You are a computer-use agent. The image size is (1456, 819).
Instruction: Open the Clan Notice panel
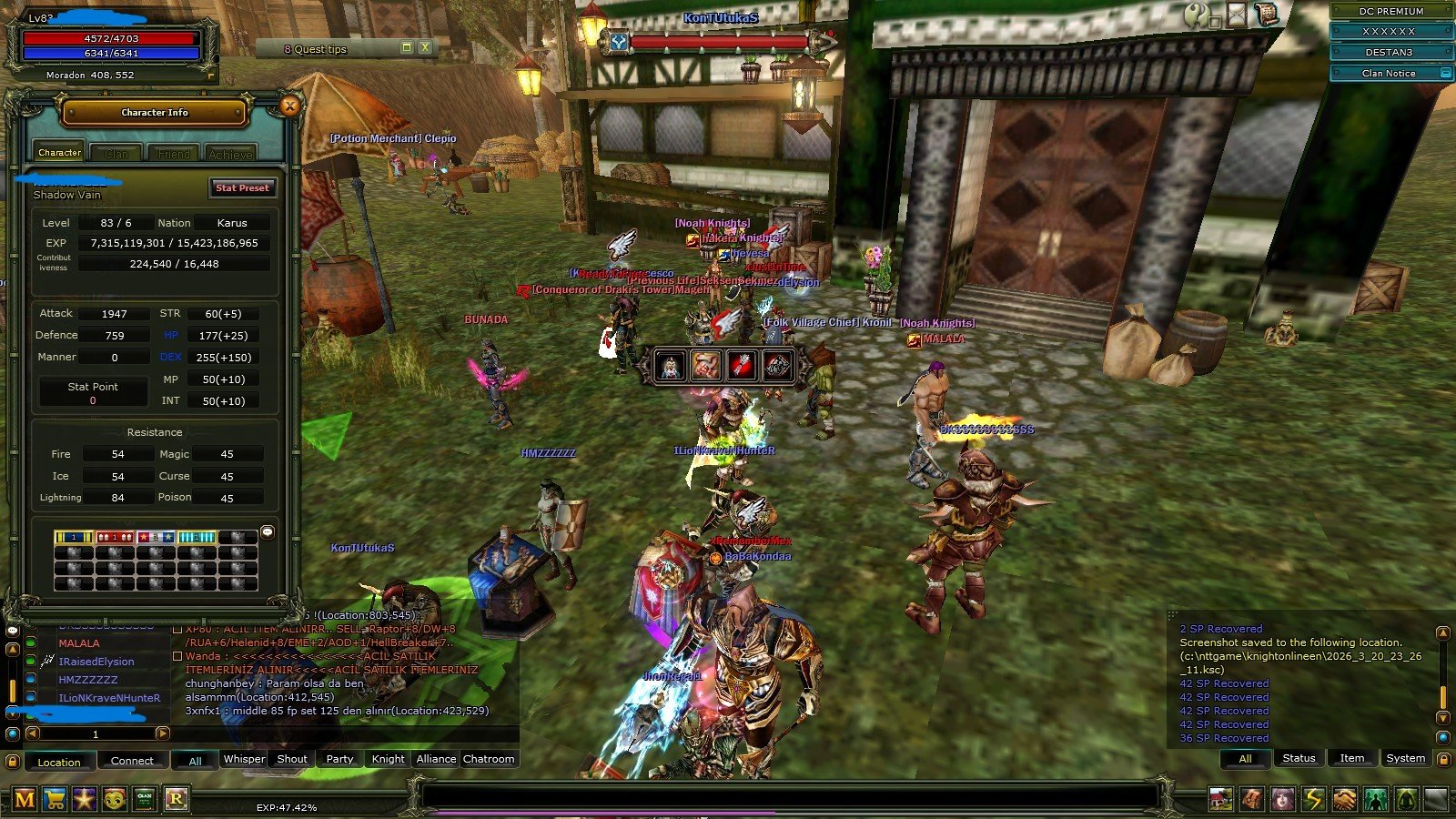(1389, 73)
